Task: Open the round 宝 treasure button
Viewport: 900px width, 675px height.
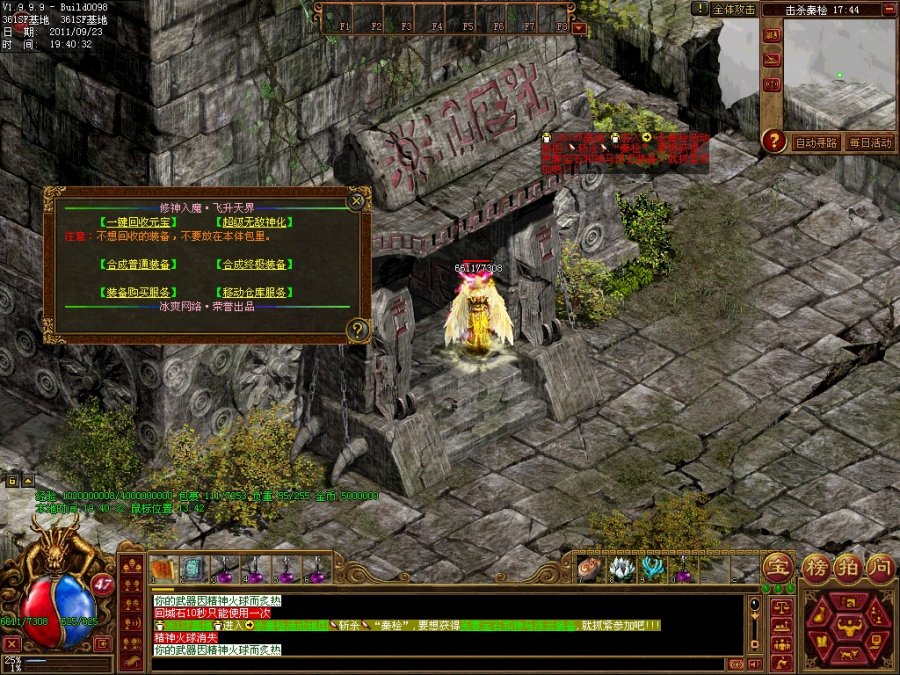Action: tap(778, 567)
